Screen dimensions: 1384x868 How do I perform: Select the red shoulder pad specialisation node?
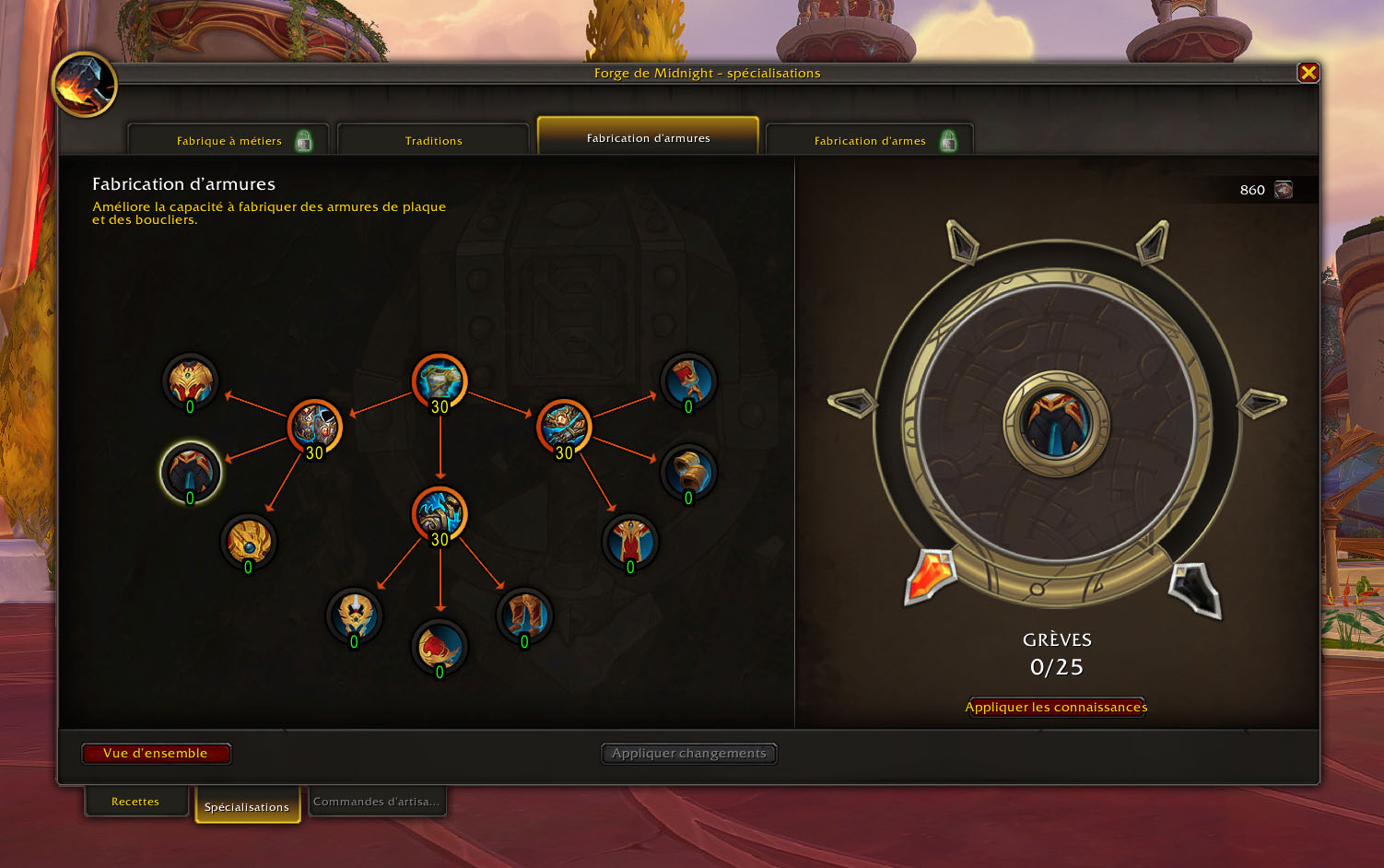440,646
